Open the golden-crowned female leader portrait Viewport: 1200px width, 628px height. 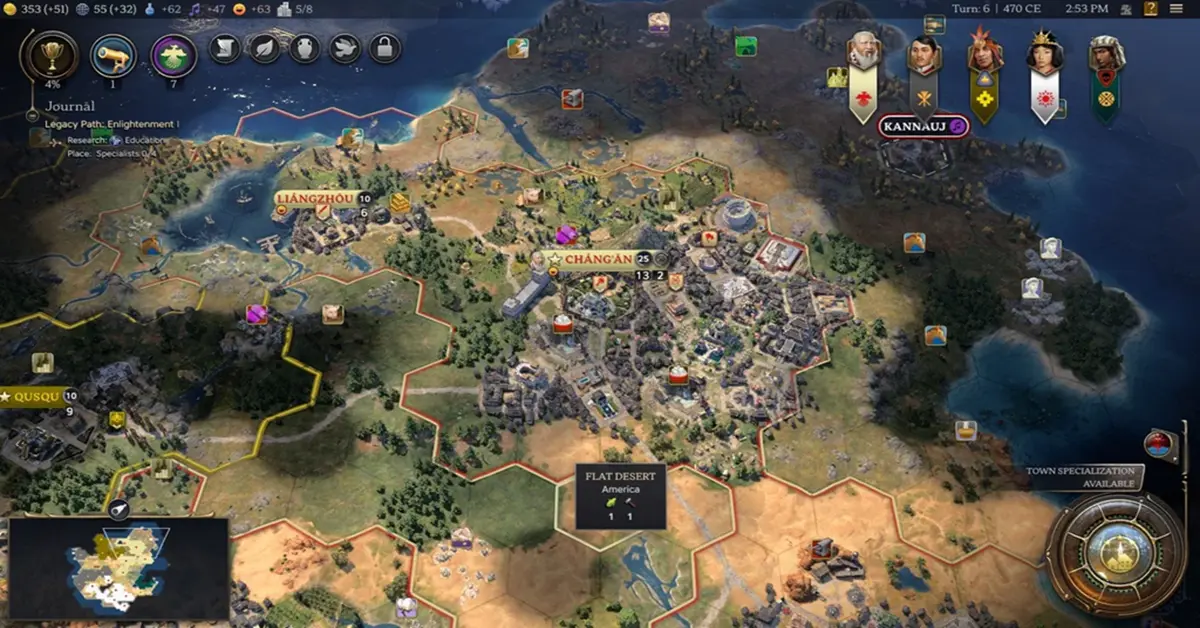tap(1045, 54)
